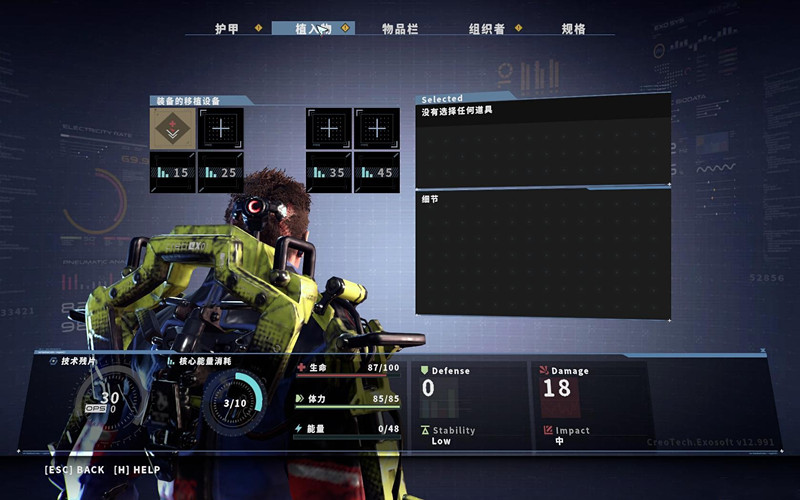Select the equipped implant with red cross icon
Screen dimensions: 800x500
click(x=173, y=129)
